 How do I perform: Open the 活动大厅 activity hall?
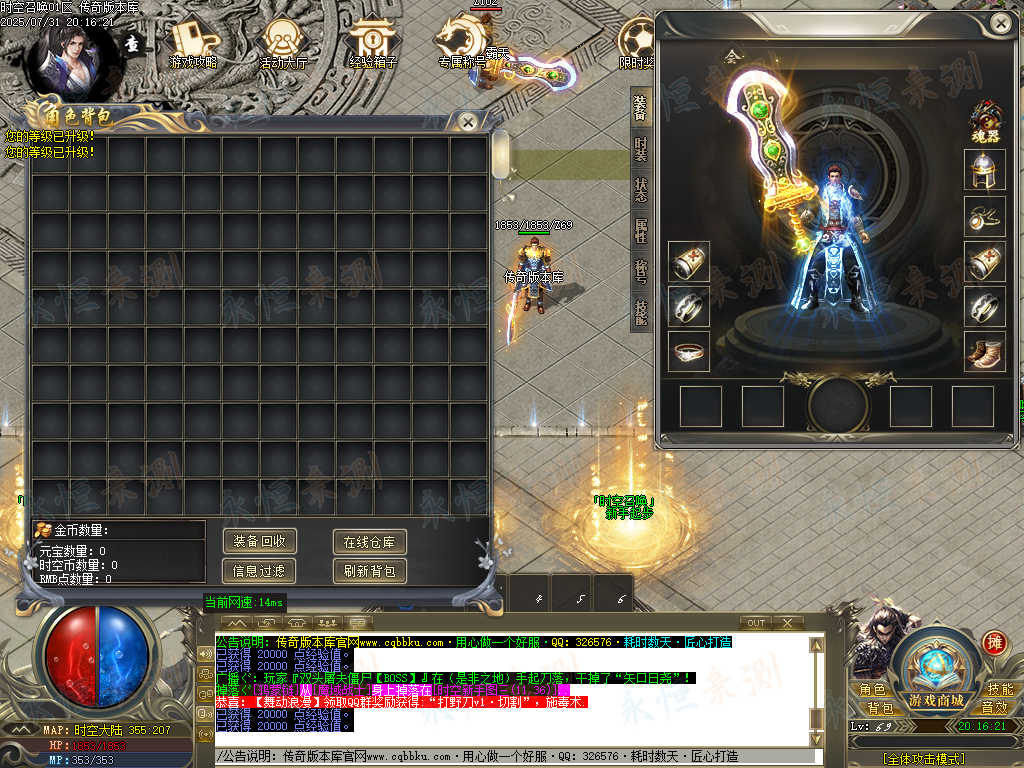[x=284, y=44]
